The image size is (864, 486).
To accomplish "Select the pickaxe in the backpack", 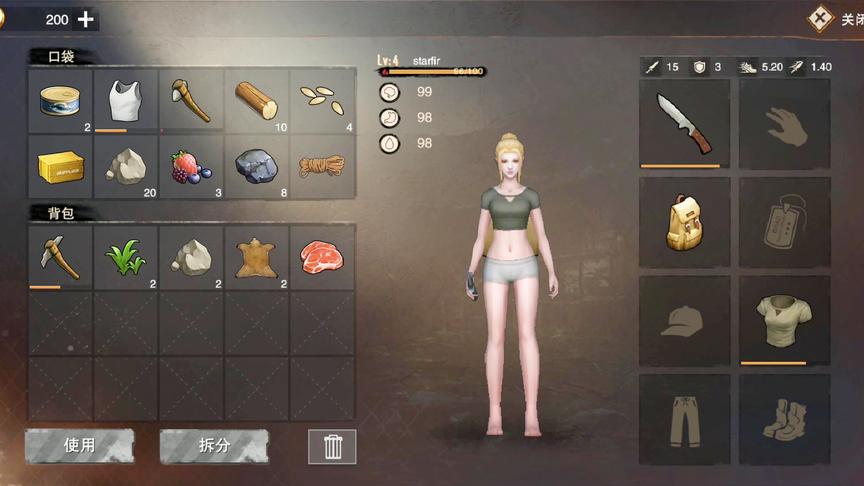I will (x=61, y=257).
